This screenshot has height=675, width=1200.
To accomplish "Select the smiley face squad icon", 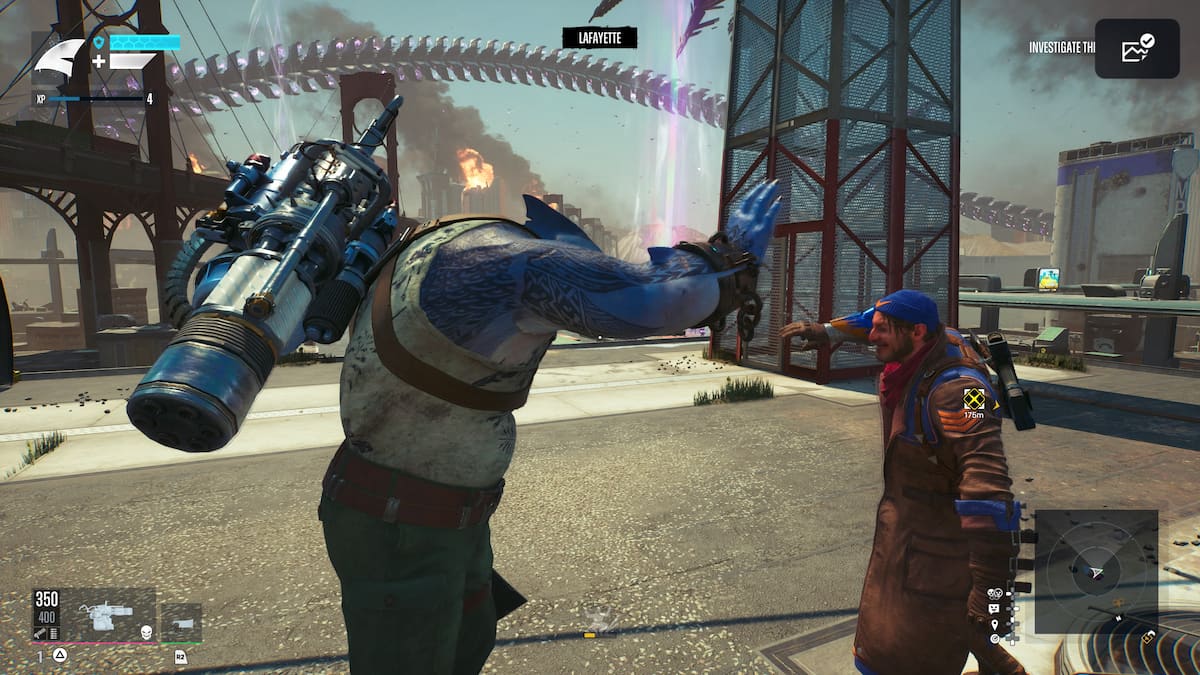I will (x=994, y=608).
